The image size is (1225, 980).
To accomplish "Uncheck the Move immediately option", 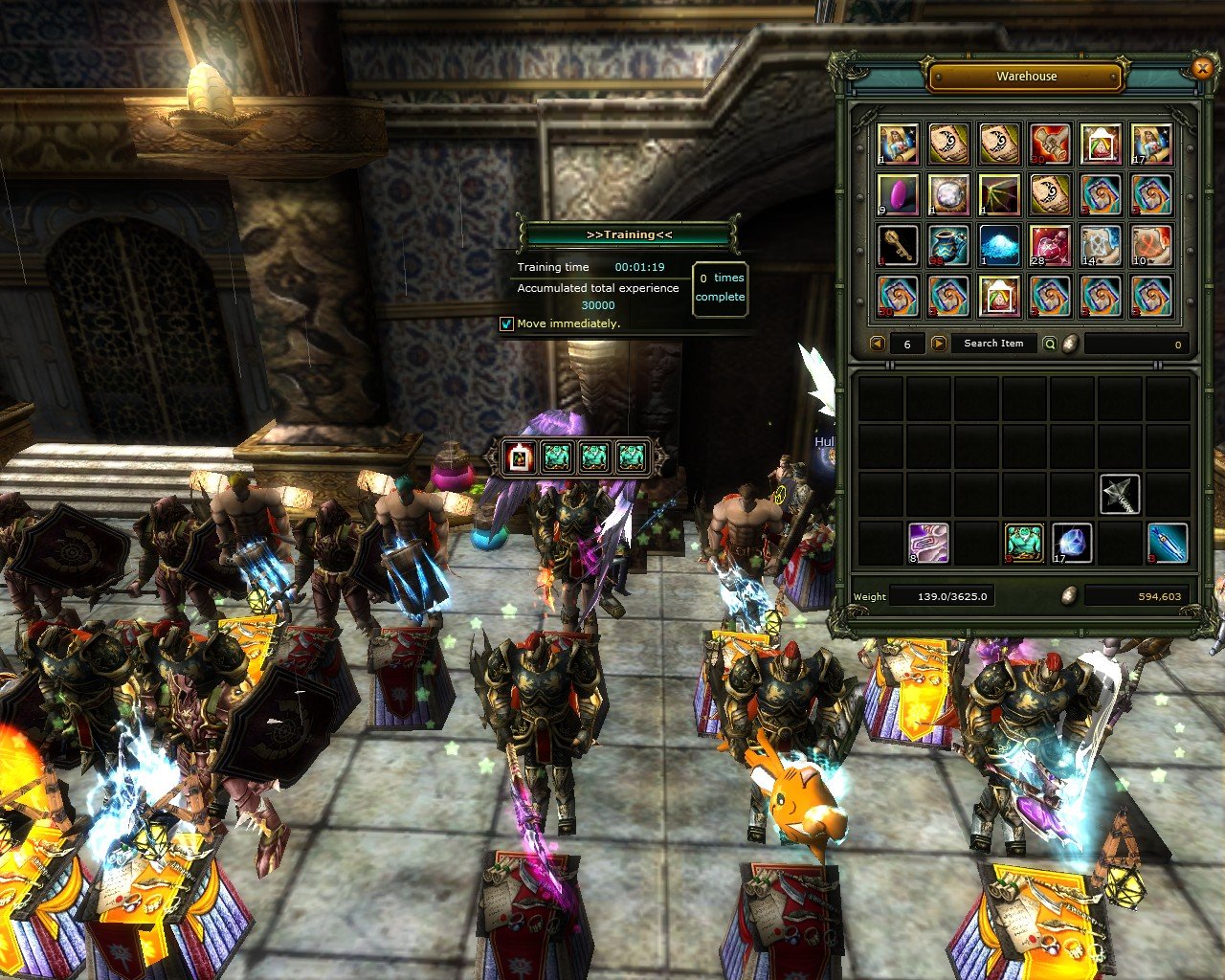I will point(504,325).
